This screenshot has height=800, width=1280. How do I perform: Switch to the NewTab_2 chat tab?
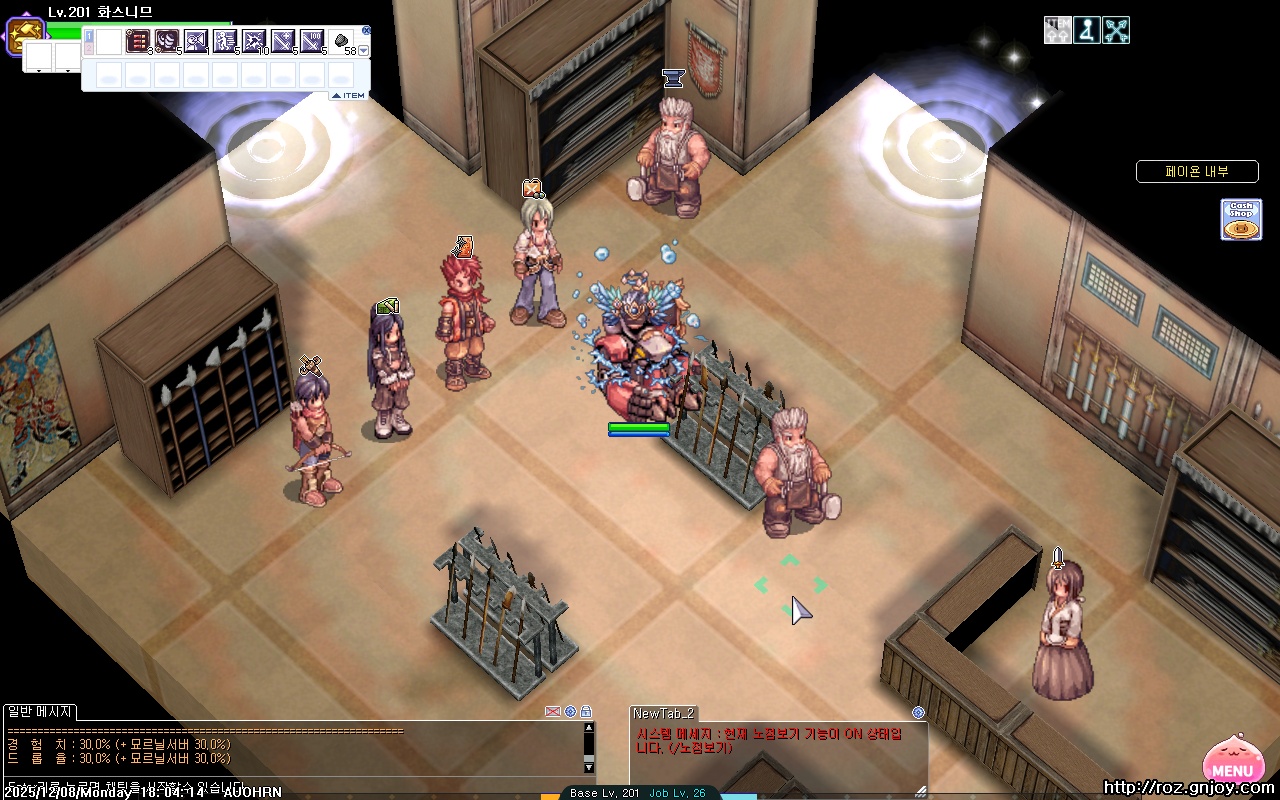[x=664, y=713]
